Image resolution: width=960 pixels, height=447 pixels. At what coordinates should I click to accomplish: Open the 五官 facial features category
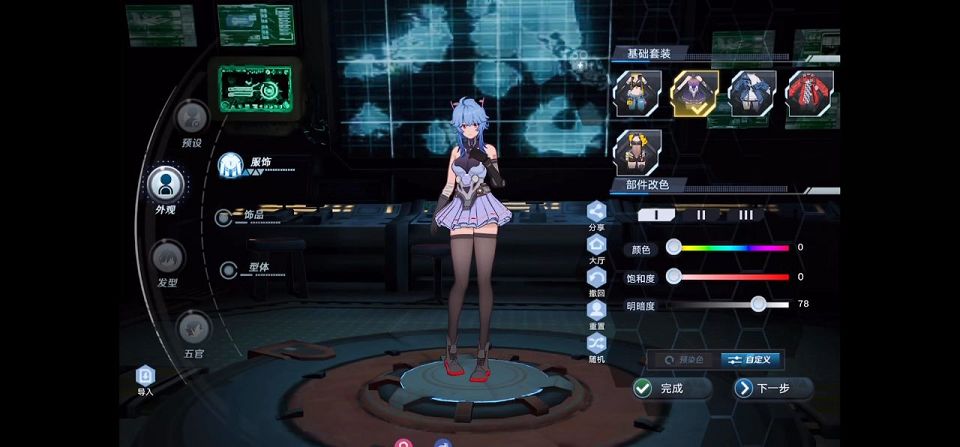(x=193, y=327)
